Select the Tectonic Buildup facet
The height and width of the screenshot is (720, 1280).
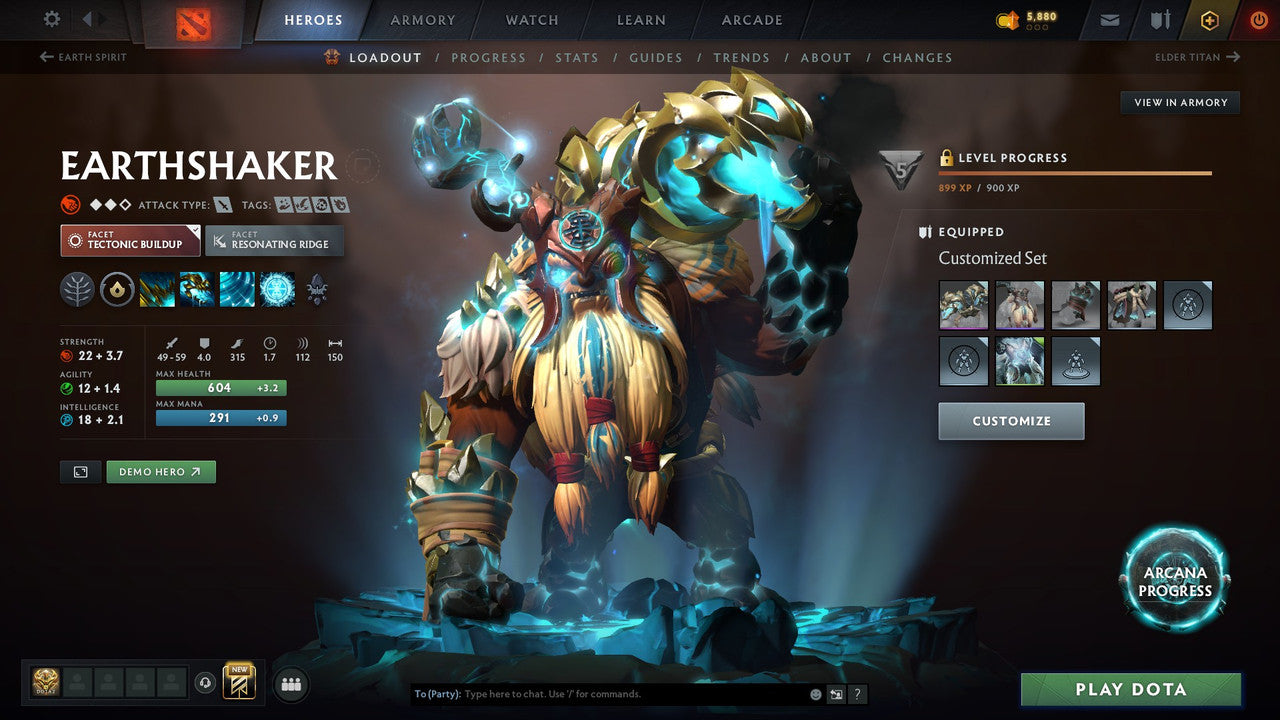(x=129, y=241)
